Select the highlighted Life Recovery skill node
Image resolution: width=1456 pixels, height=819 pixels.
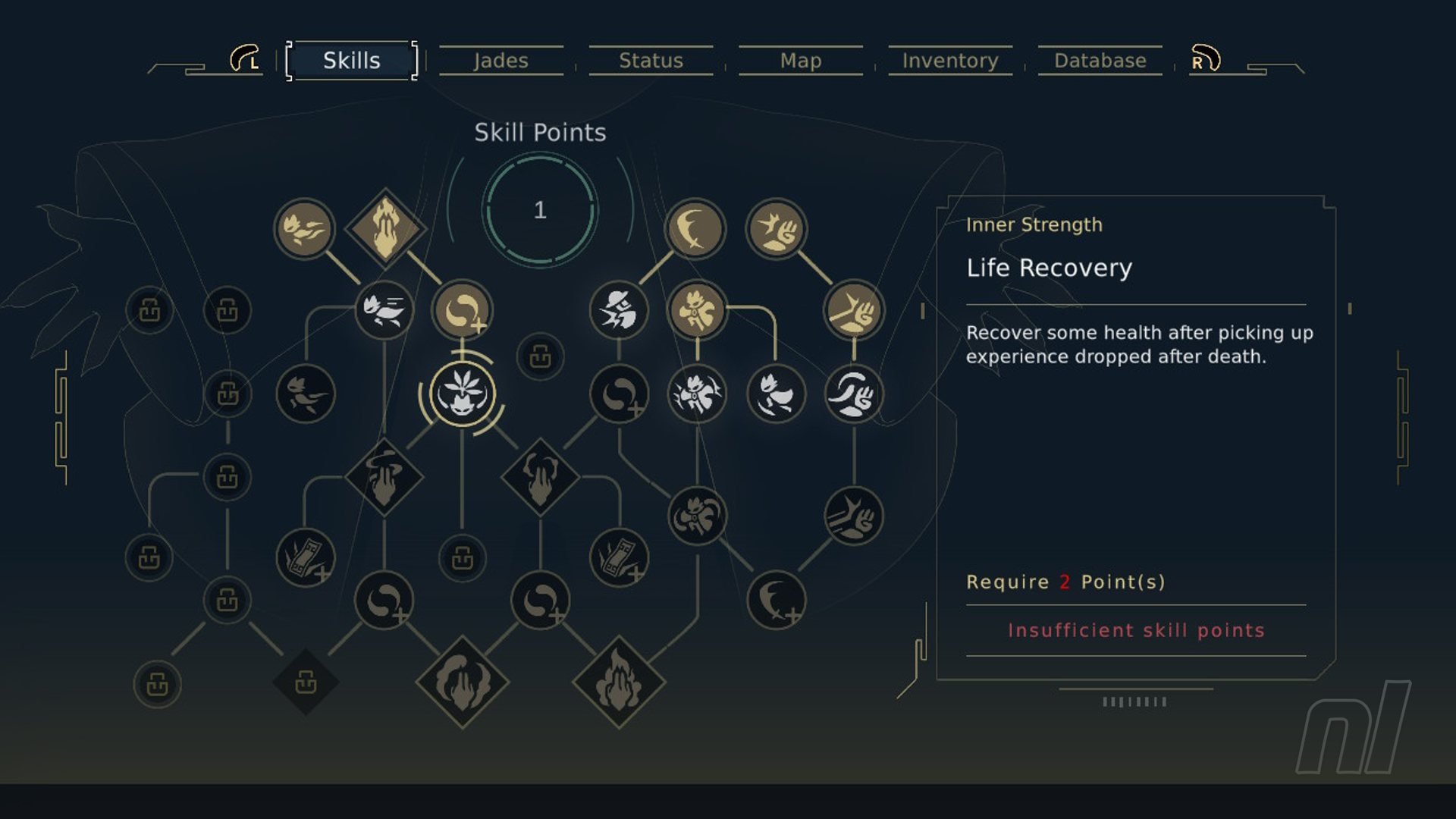462,394
